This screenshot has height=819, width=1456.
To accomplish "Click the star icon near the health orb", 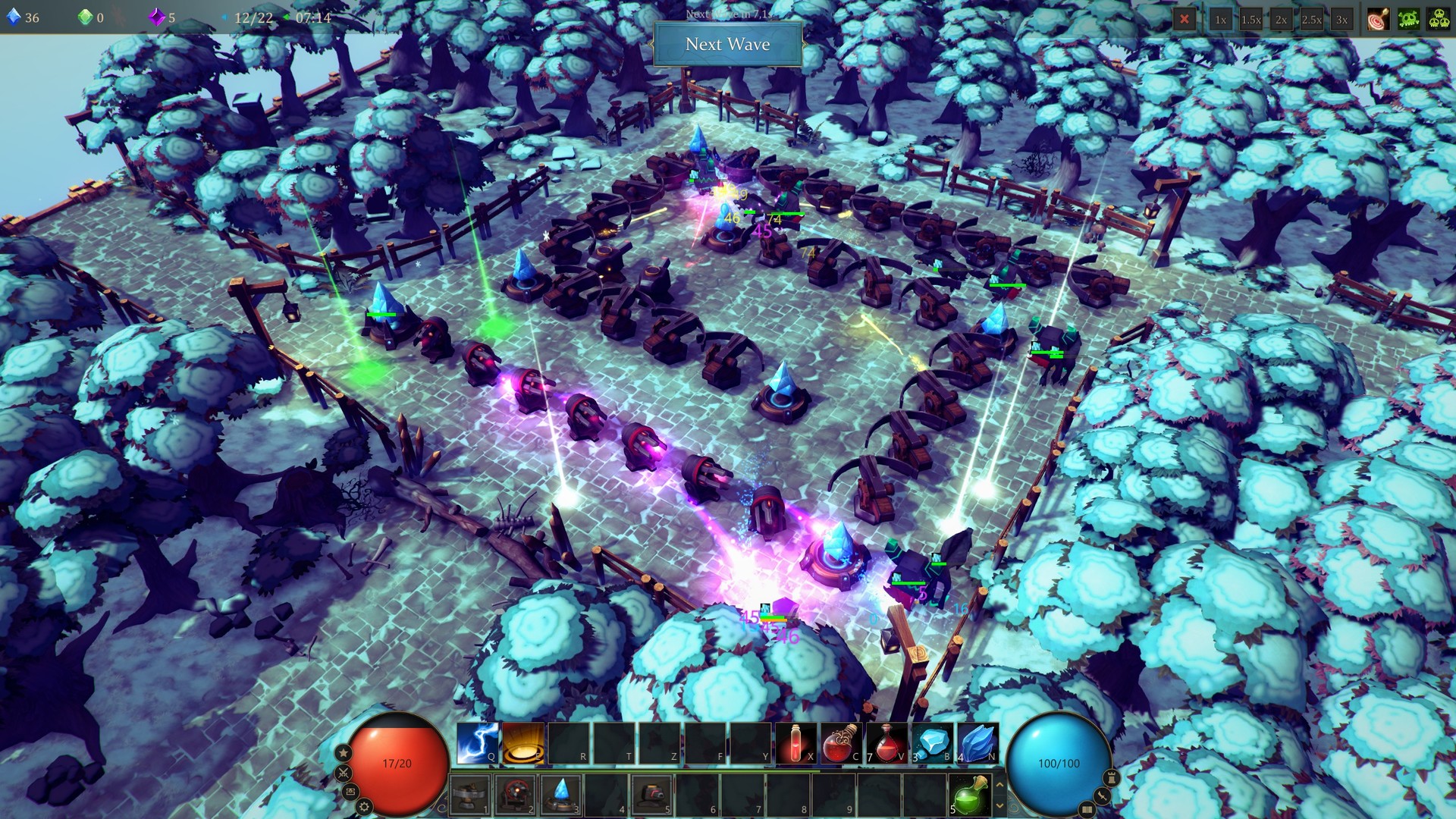I will 343,753.
